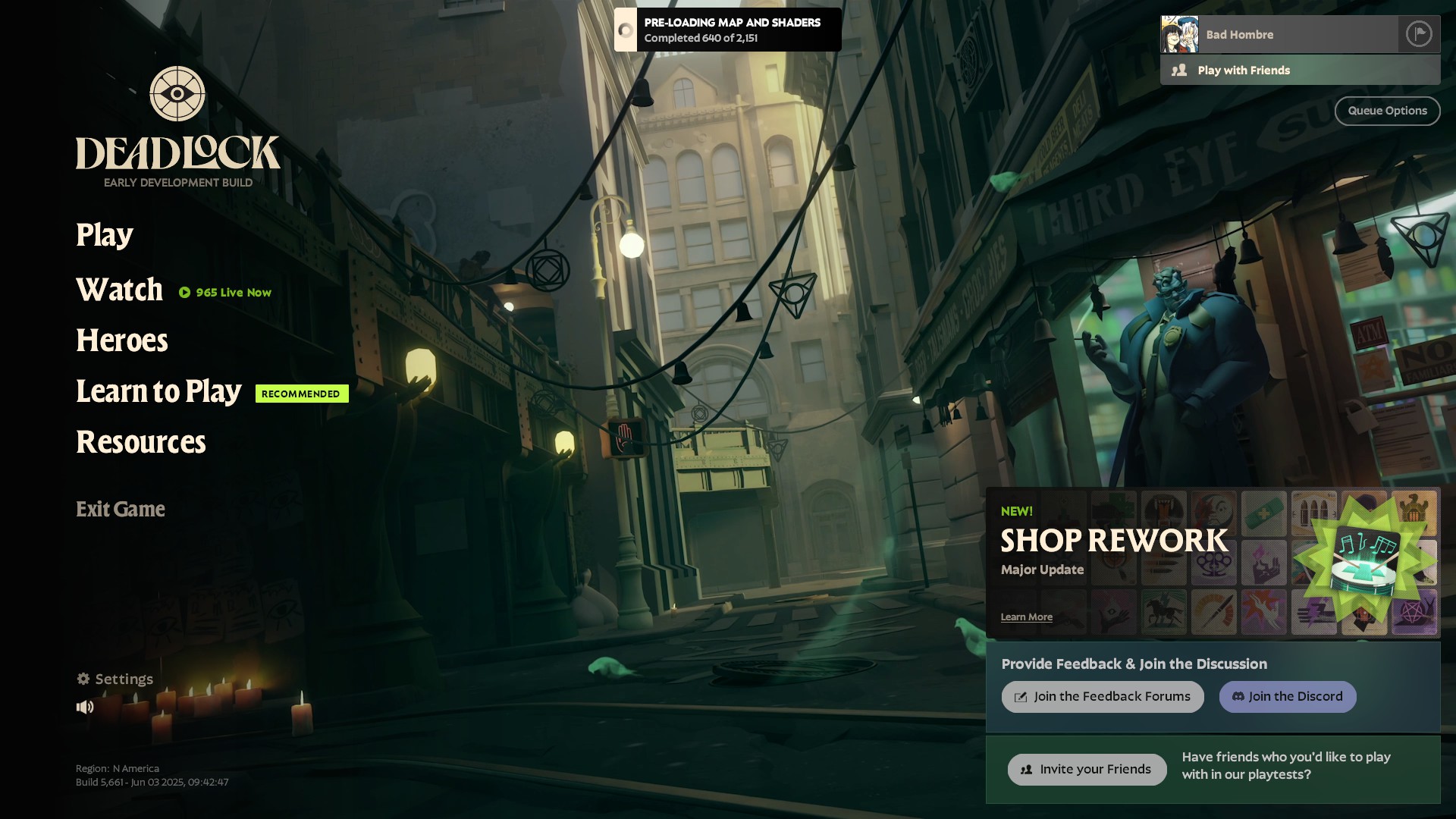Screen dimensions: 1456x819
Task: Open Queue Options
Action: tap(1387, 111)
